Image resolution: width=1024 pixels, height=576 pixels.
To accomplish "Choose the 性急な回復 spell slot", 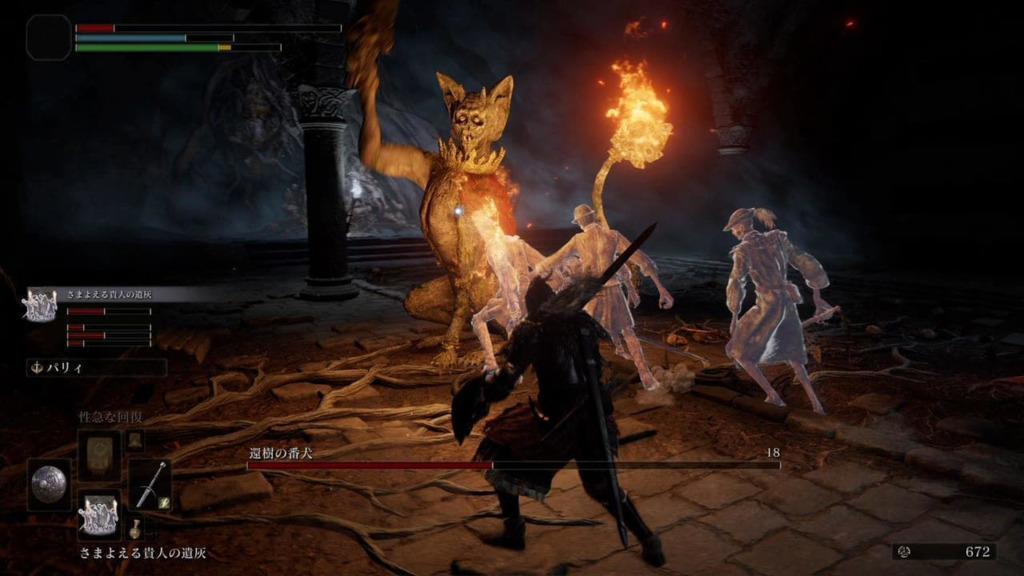I will coord(99,453).
